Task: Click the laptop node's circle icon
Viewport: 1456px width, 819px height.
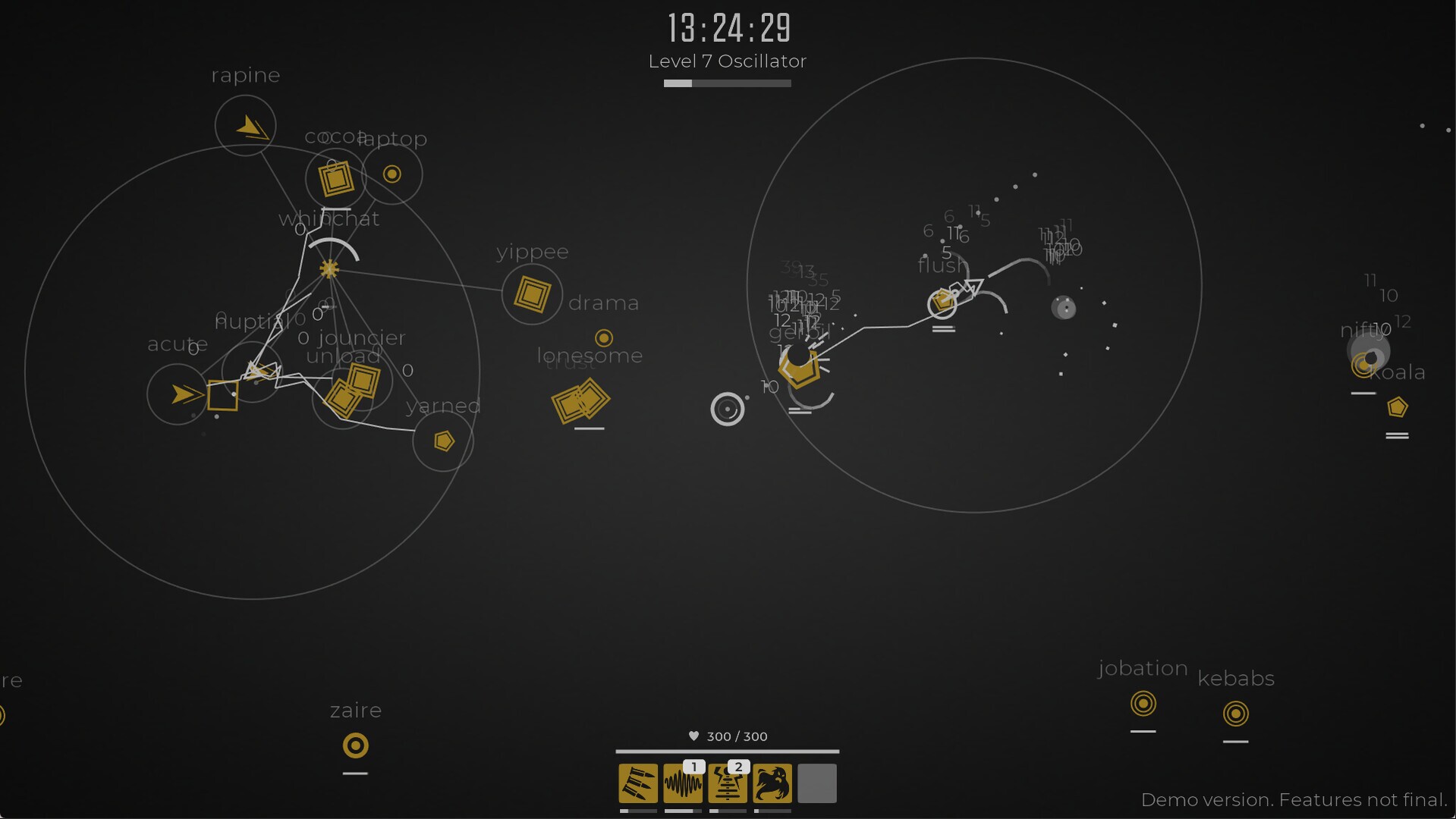Action: pyautogui.click(x=392, y=174)
